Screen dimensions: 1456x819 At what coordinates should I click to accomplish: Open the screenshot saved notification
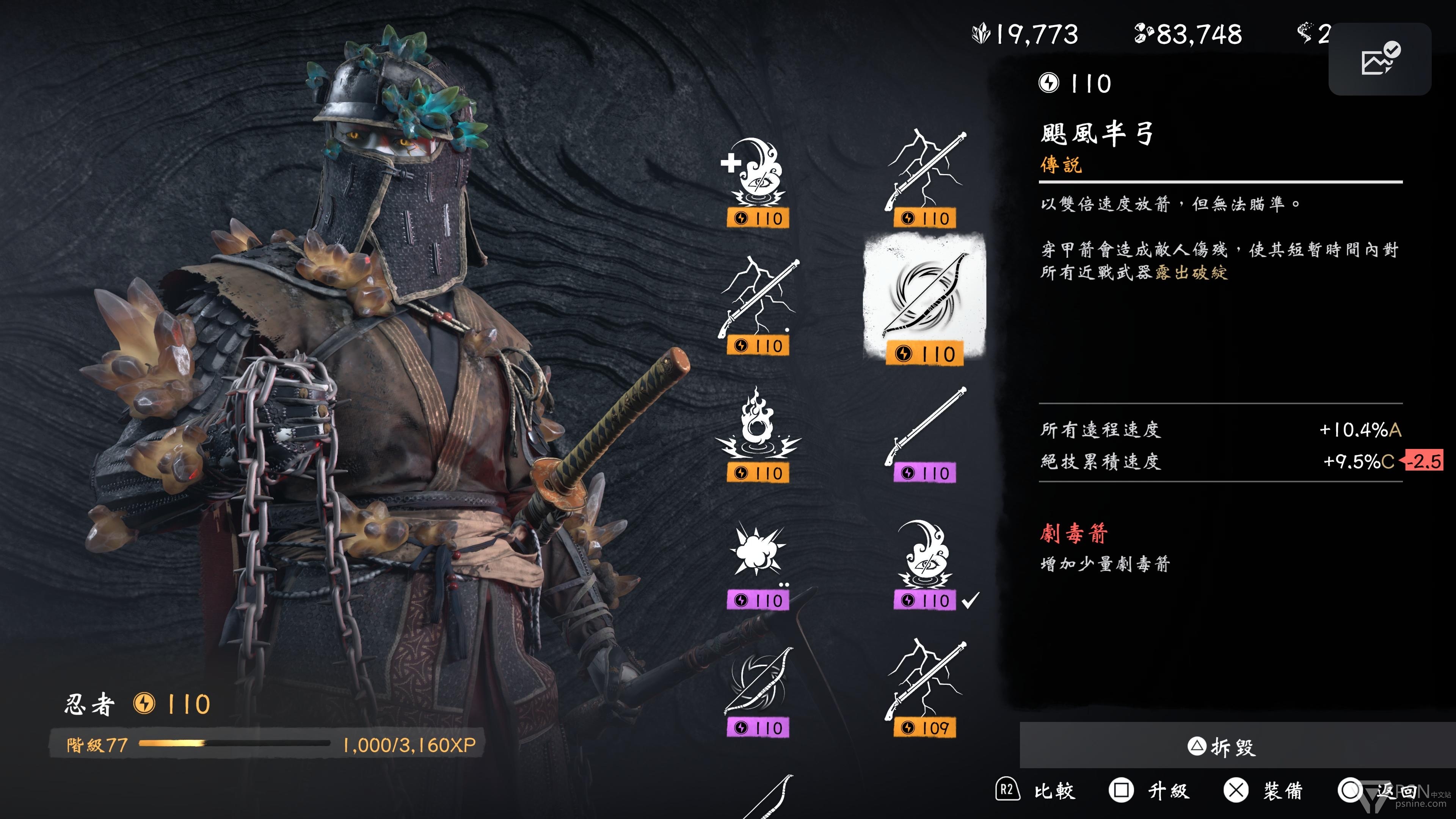tap(1380, 59)
